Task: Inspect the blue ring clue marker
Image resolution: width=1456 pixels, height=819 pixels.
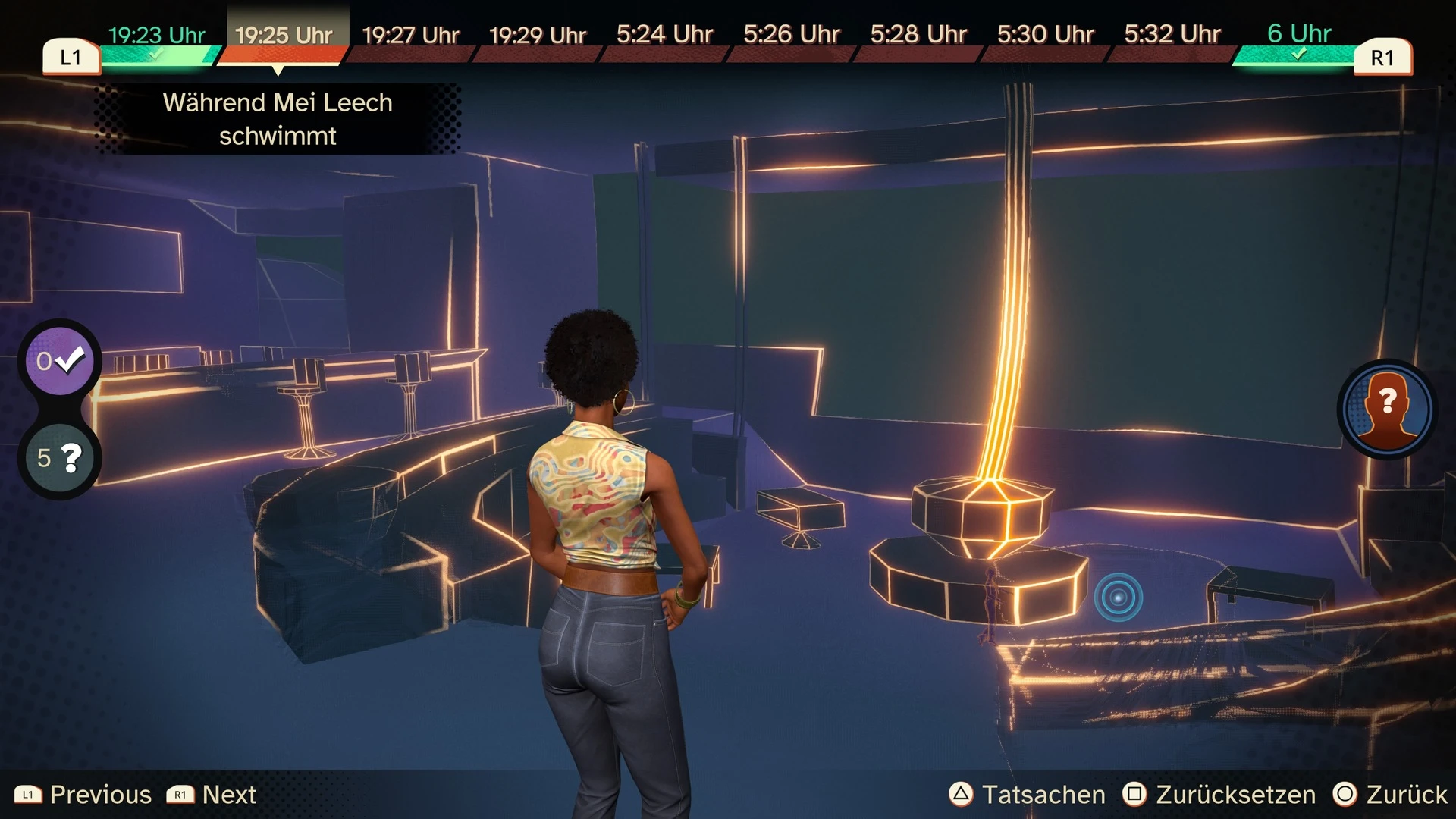Action: coord(1118,598)
